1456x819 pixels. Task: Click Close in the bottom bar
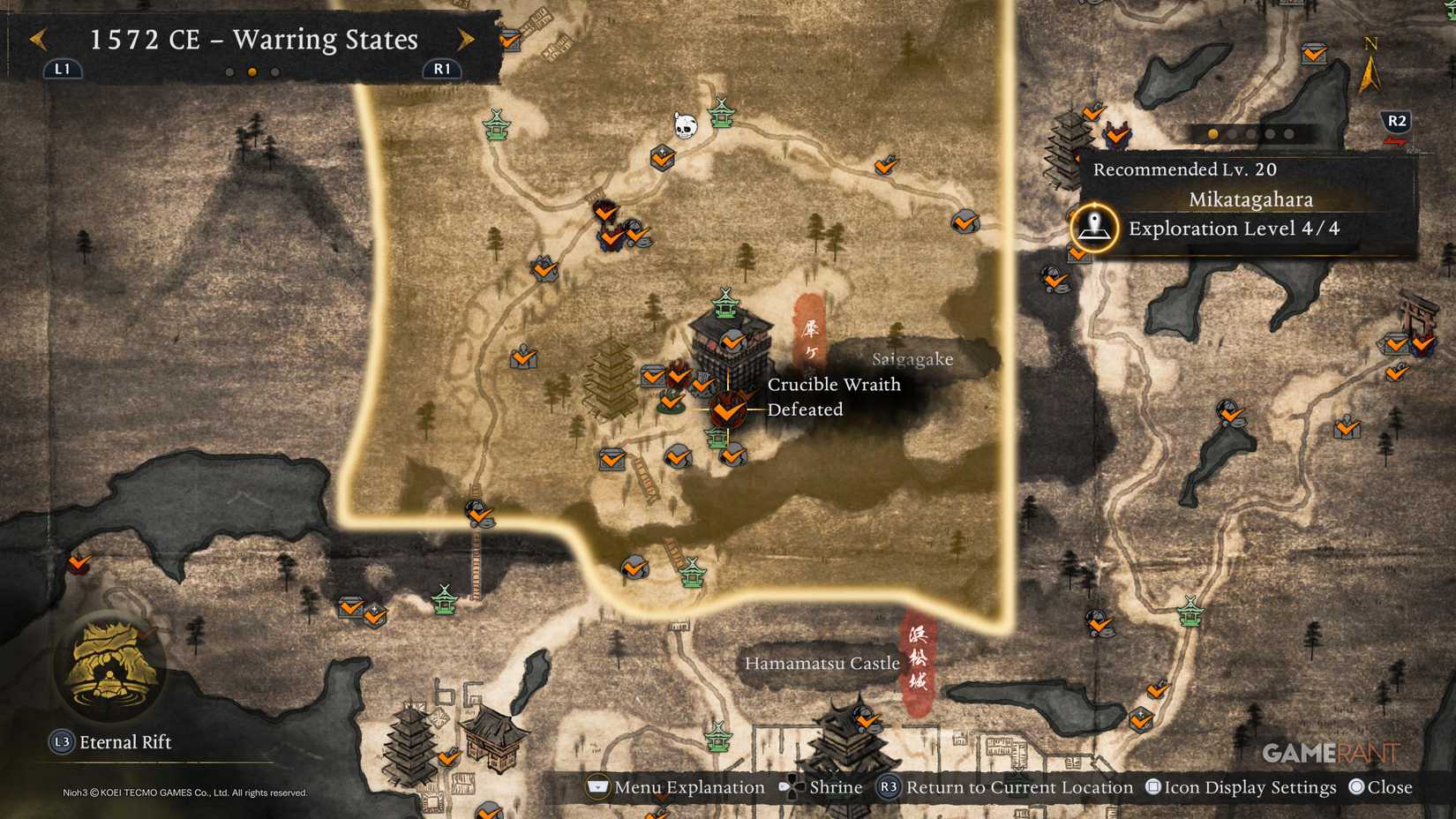tap(1391, 786)
